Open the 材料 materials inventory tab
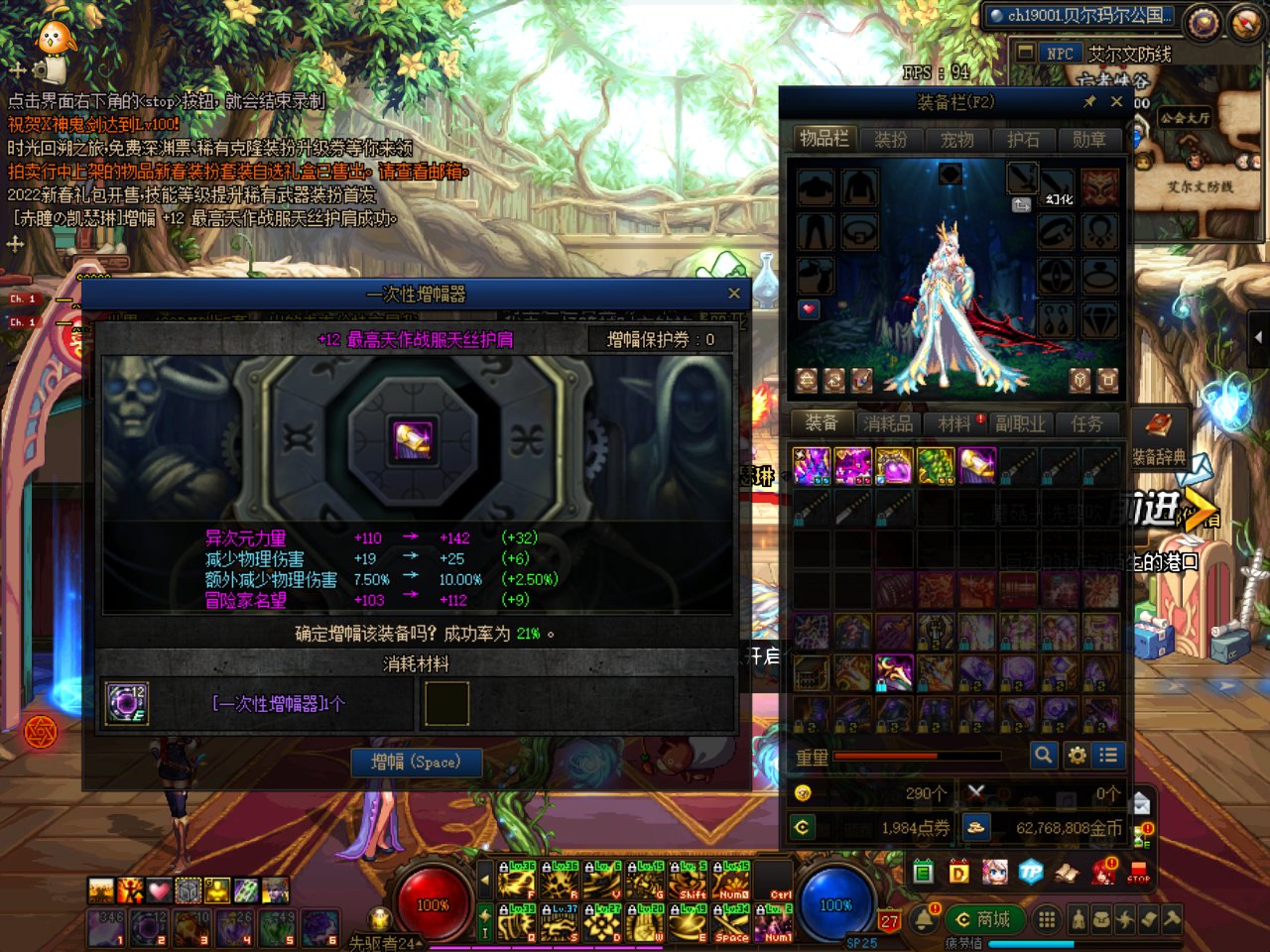 pos(954,424)
